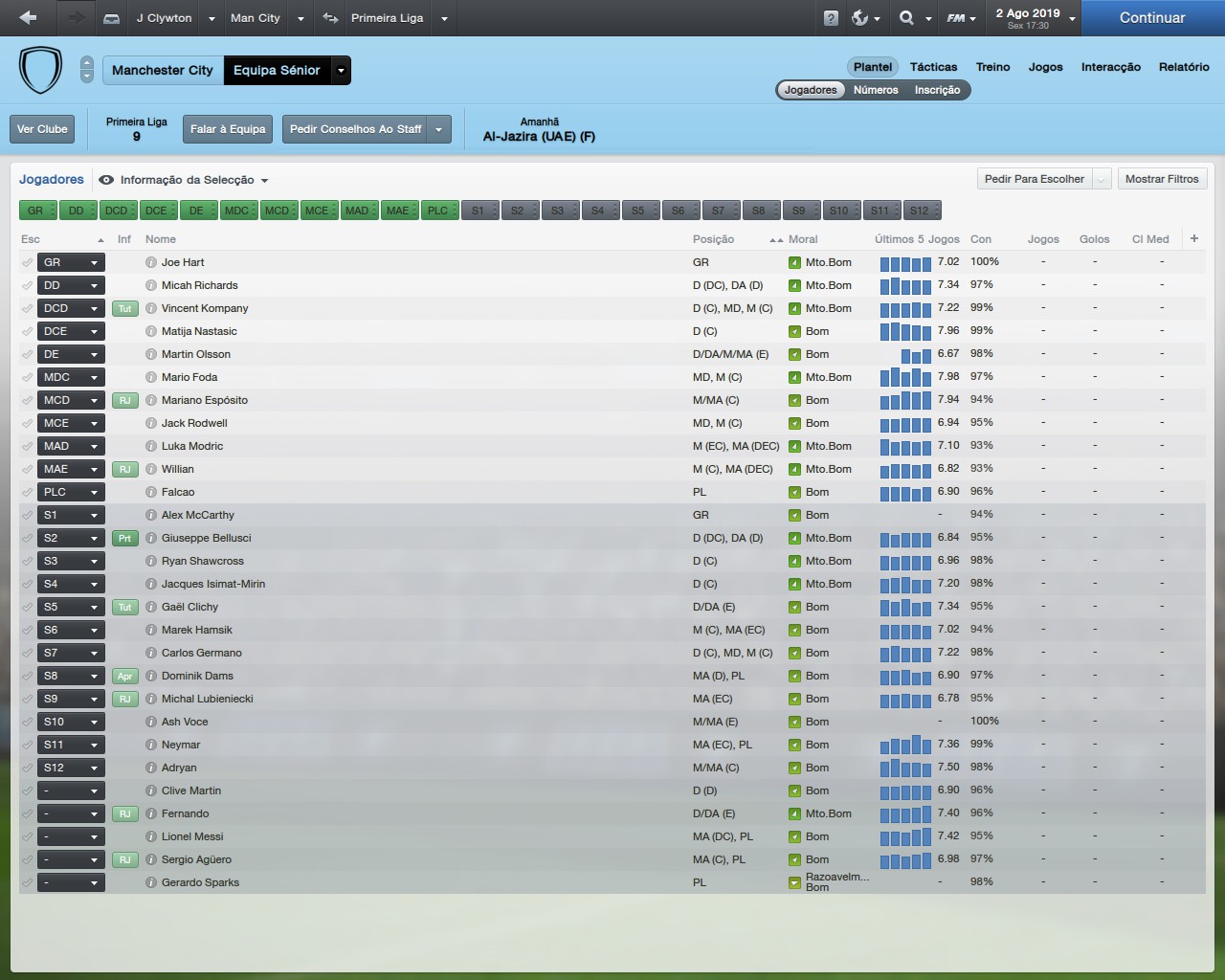Click the Mostrar Filtros button

click(x=1162, y=178)
